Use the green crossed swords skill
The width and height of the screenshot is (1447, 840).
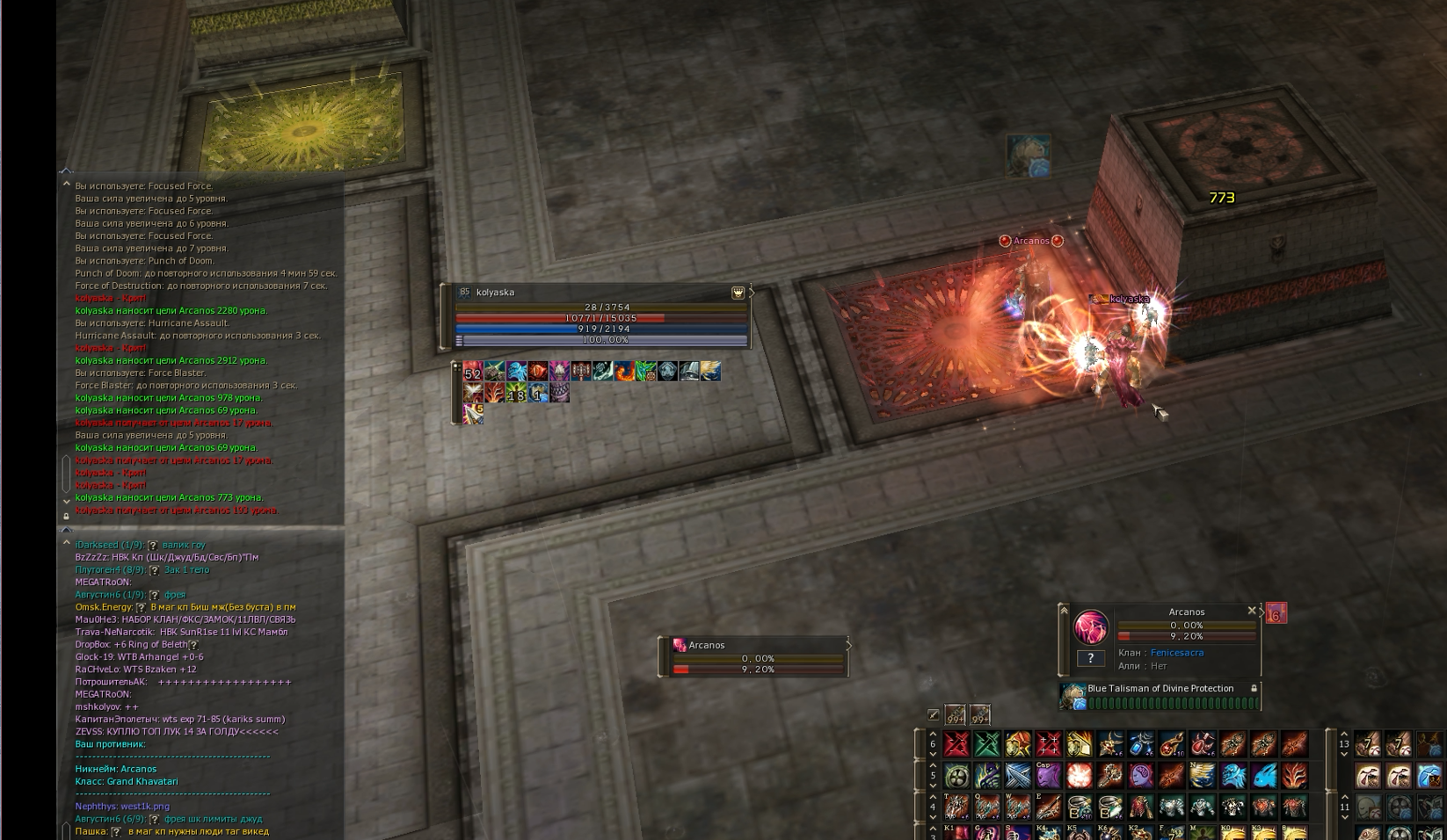[x=987, y=745]
